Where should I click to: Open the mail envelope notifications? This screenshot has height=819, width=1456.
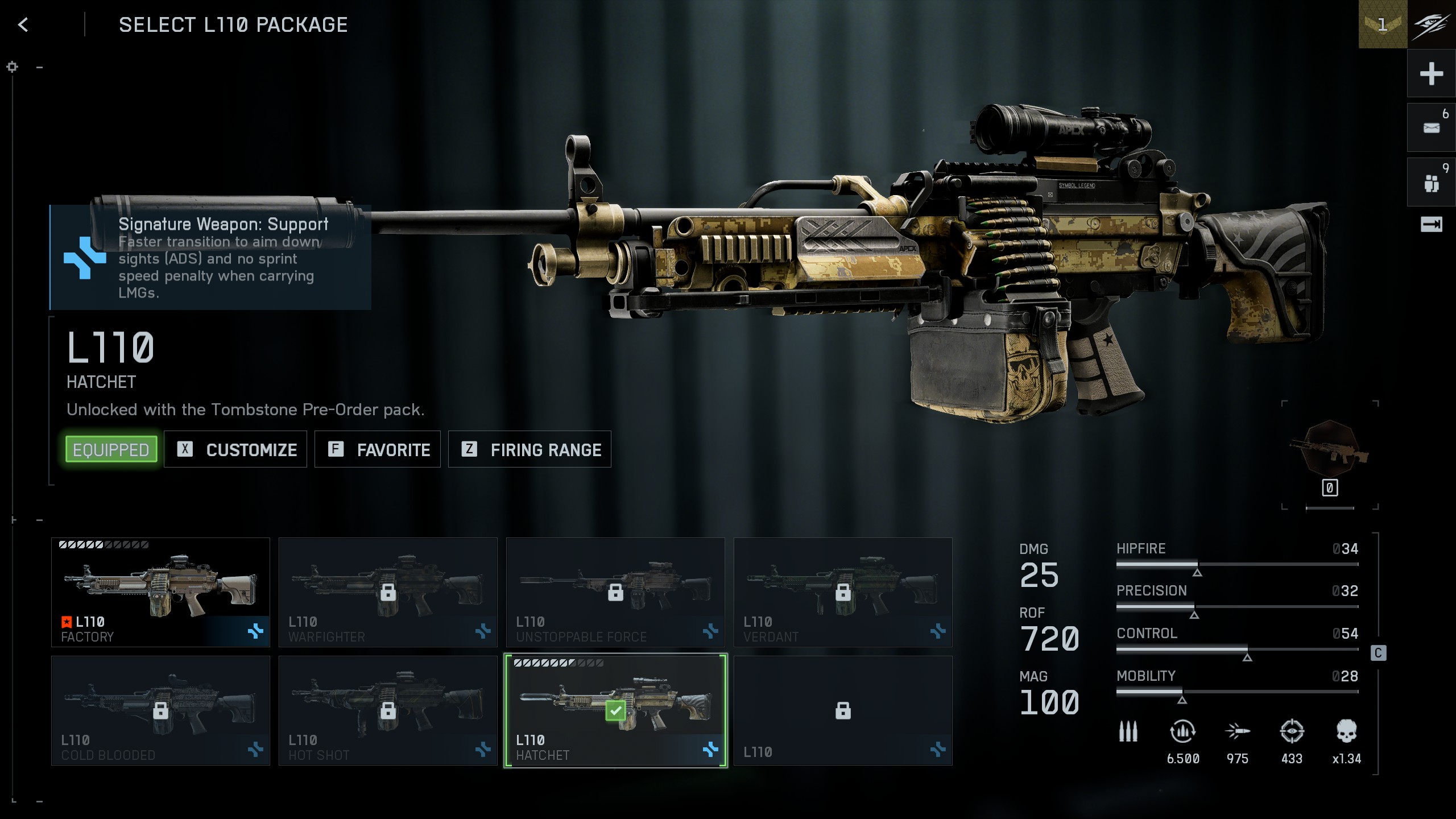tap(1431, 127)
